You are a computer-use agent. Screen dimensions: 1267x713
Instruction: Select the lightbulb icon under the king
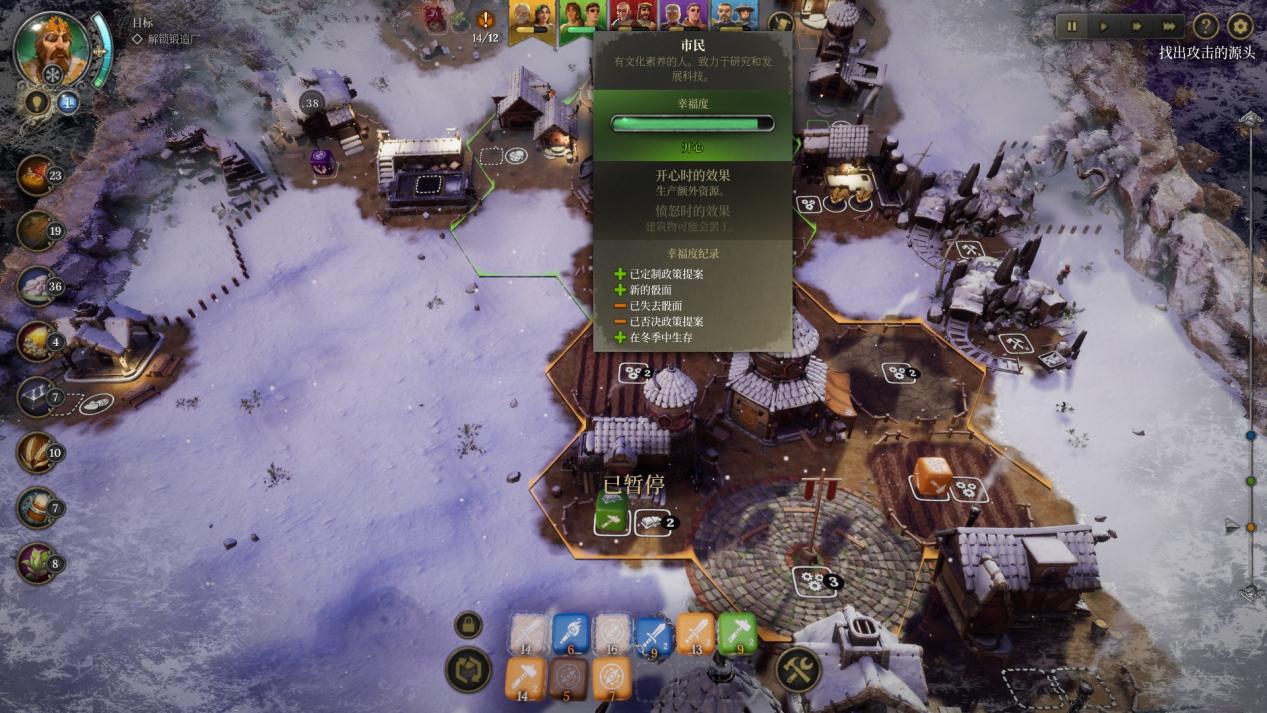point(38,102)
